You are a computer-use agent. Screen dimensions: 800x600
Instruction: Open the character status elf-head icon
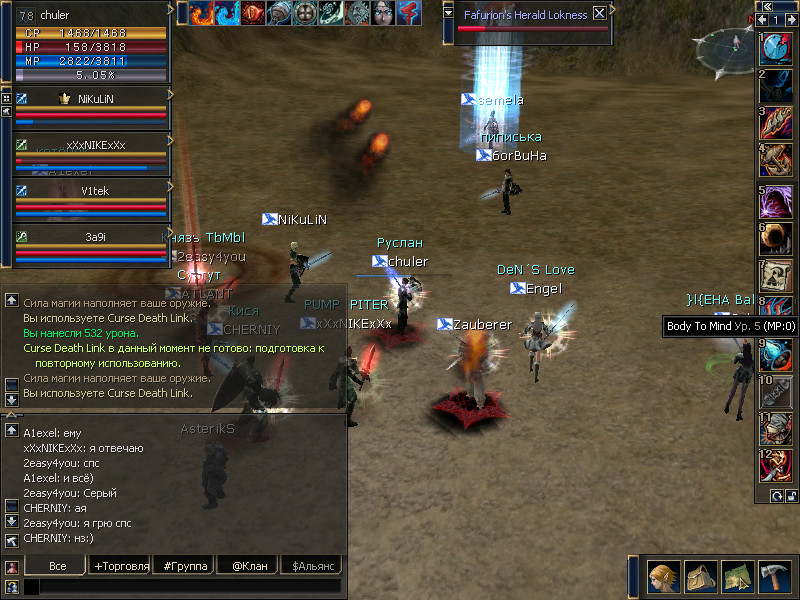pyautogui.click(x=662, y=577)
